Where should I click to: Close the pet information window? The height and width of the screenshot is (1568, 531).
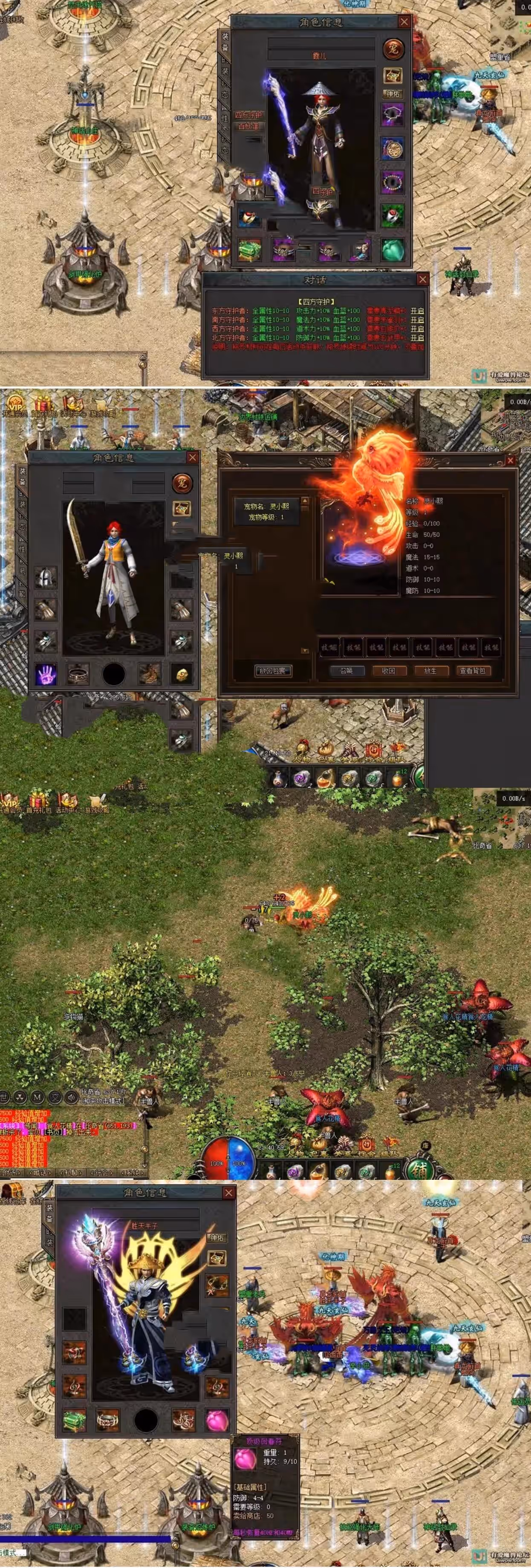click(x=510, y=461)
